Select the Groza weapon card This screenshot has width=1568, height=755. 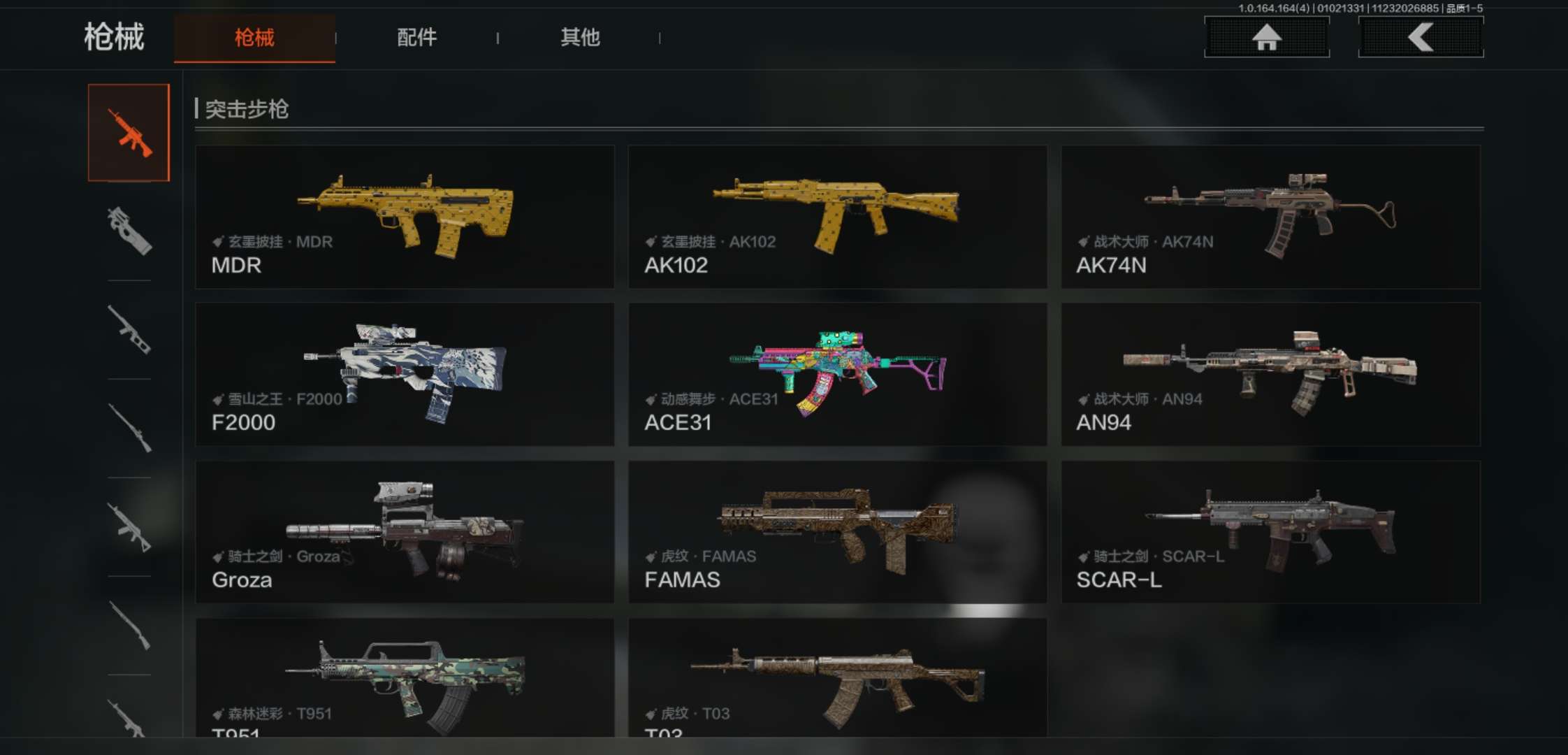tap(405, 532)
